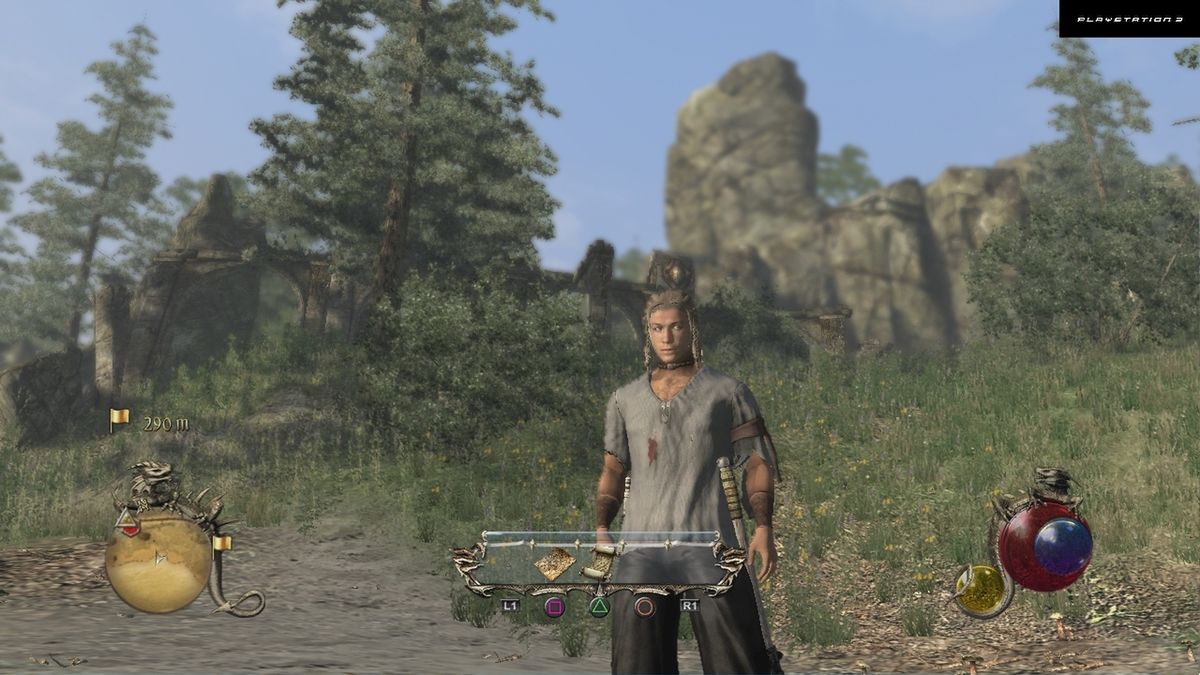
Task: Click the yellow flag beside 290 m
Action: pos(120,420)
